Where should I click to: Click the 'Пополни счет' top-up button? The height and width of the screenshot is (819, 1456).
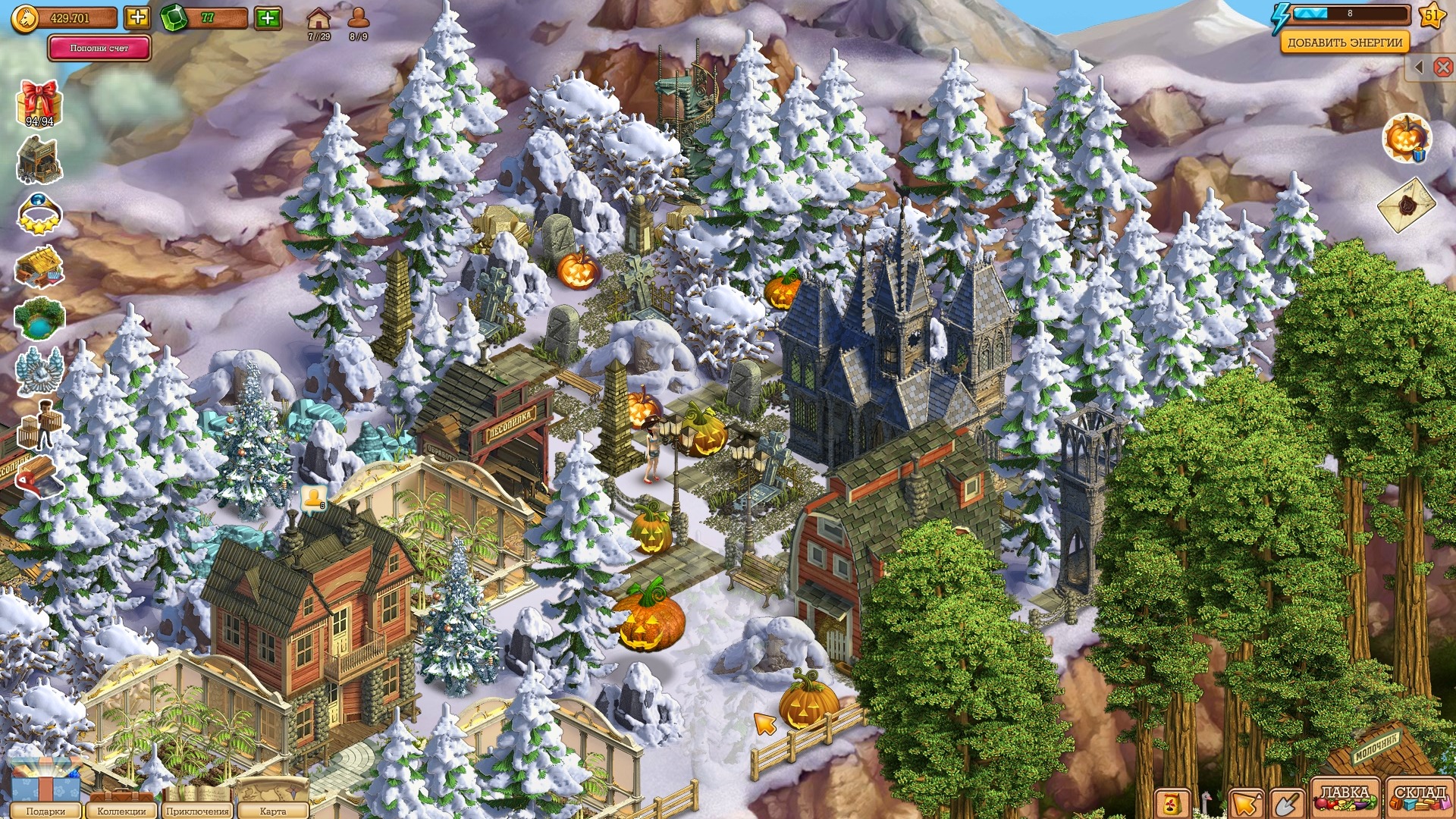coord(99,48)
